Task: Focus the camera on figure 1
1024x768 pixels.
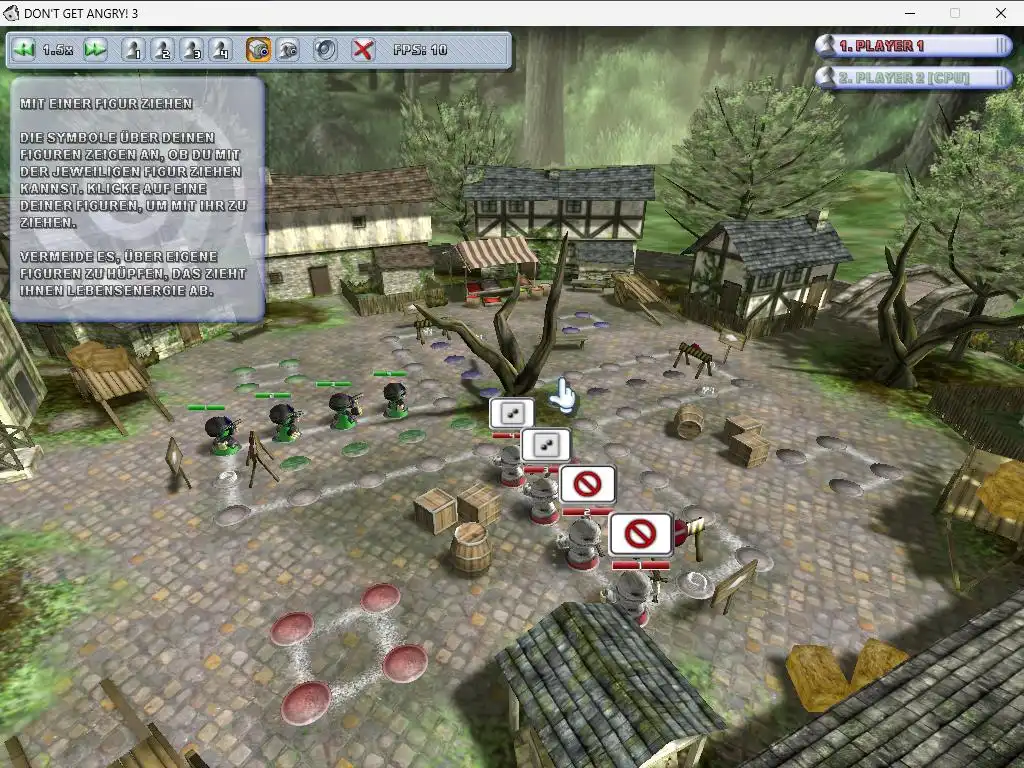Action: click(133, 49)
